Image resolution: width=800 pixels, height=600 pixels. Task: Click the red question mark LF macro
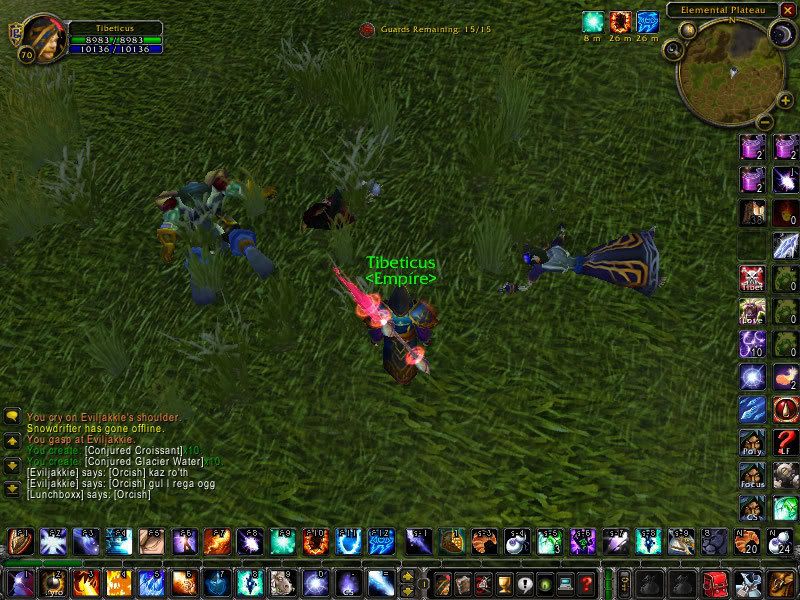[786, 442]
